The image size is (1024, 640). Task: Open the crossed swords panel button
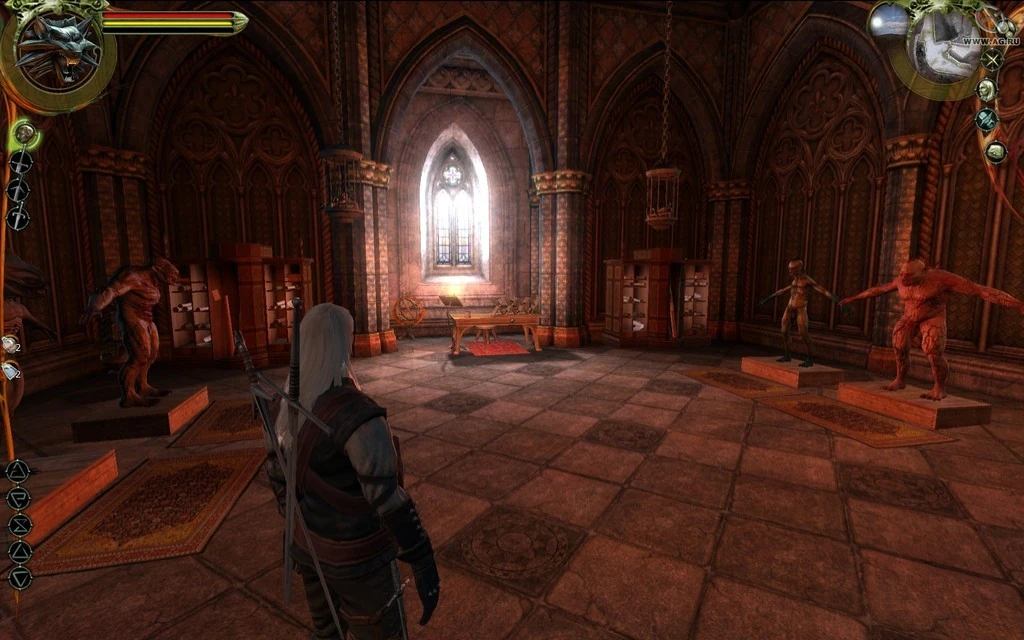(x=992, y=60)
